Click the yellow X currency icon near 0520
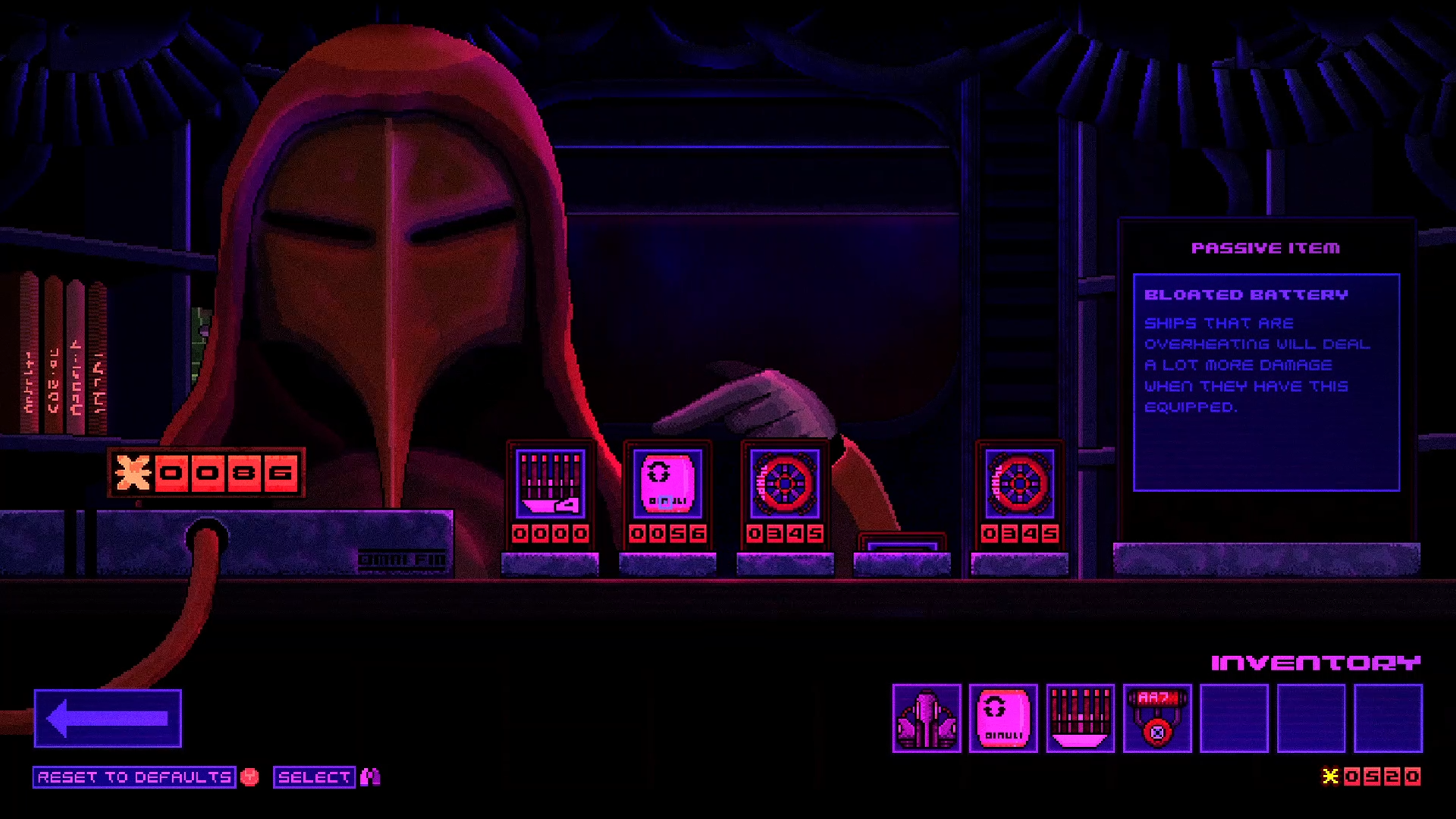Viewport: 1456px width, 819px height. (x=1329, y=776)
